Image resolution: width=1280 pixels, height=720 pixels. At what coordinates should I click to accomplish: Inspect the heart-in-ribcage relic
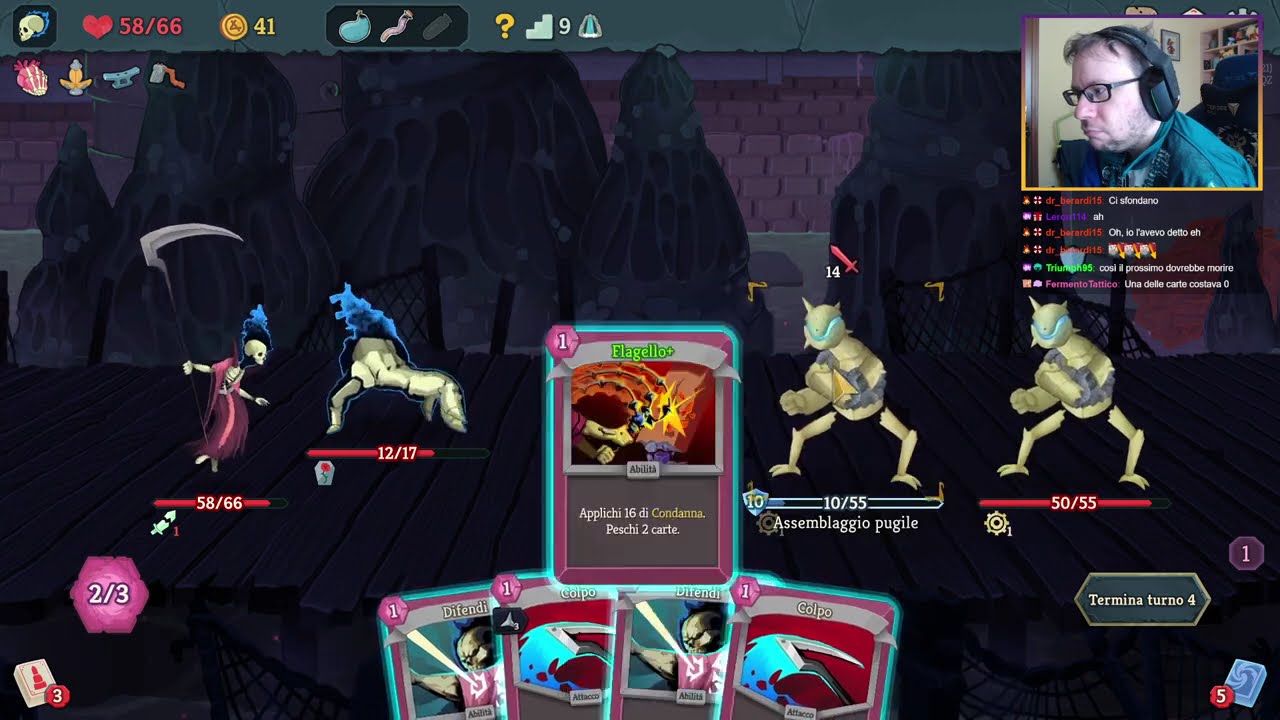[32, 77]
